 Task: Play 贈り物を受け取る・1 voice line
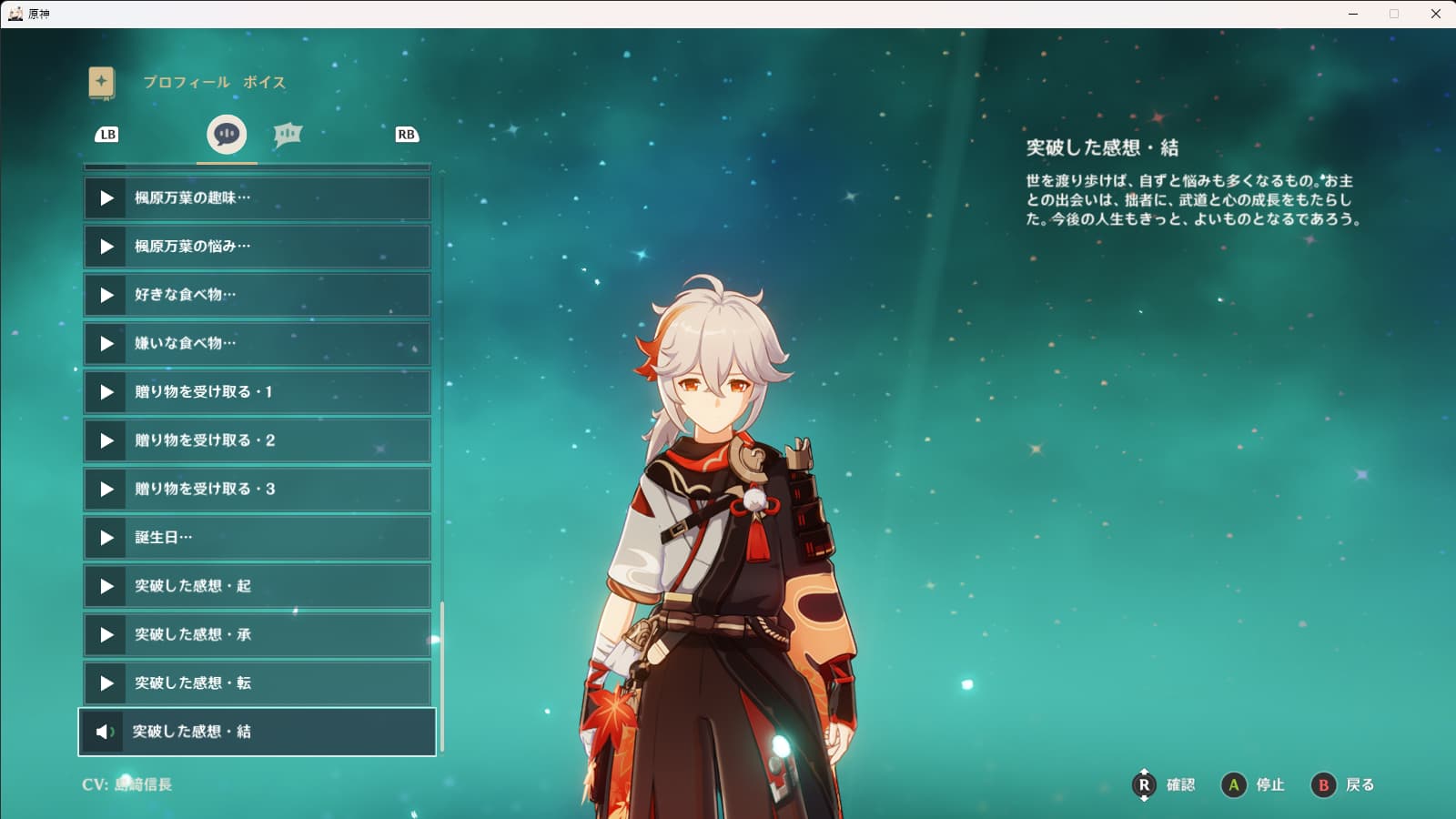[257, 392]
